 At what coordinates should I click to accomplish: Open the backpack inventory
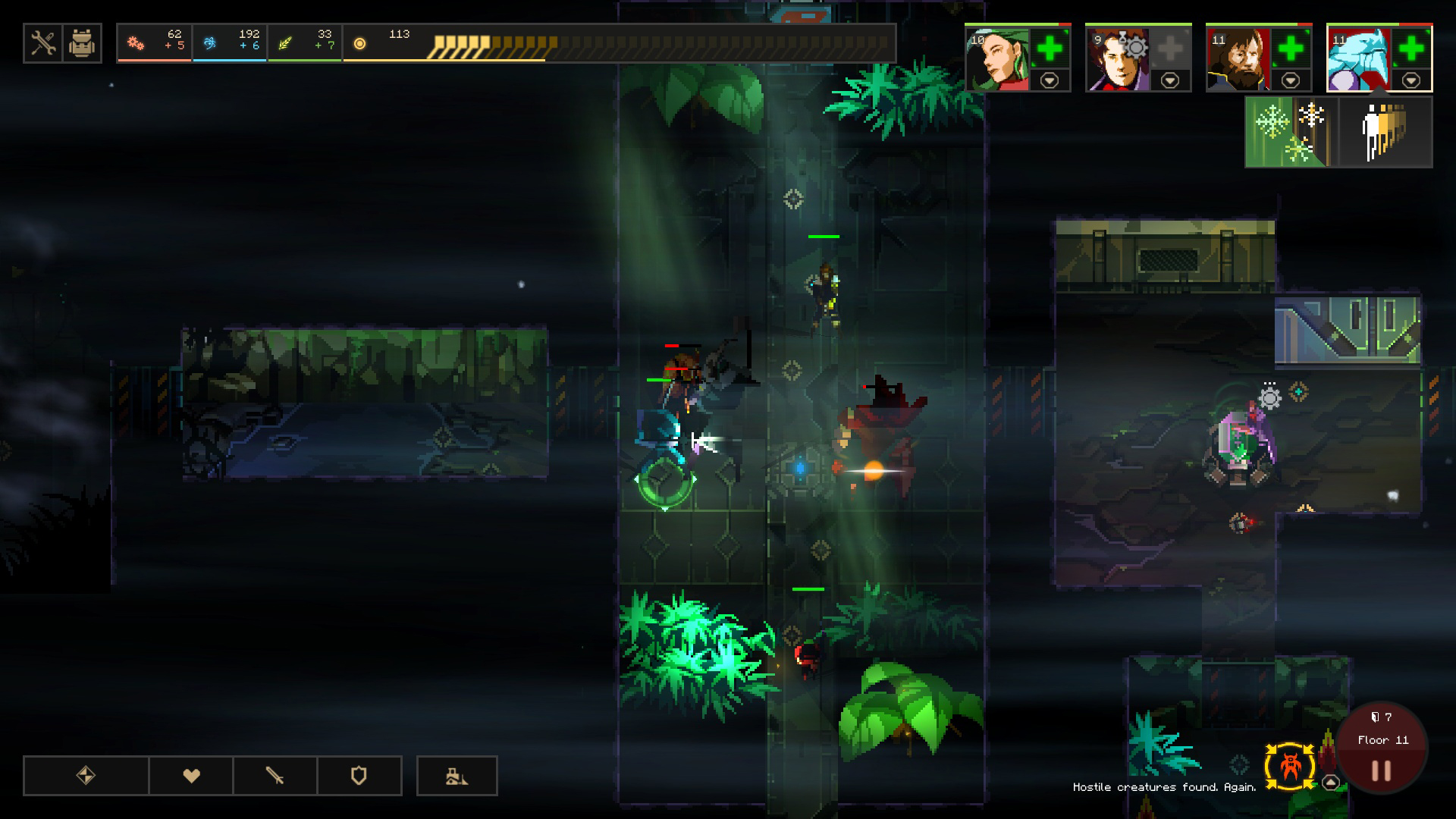(82, 44)
